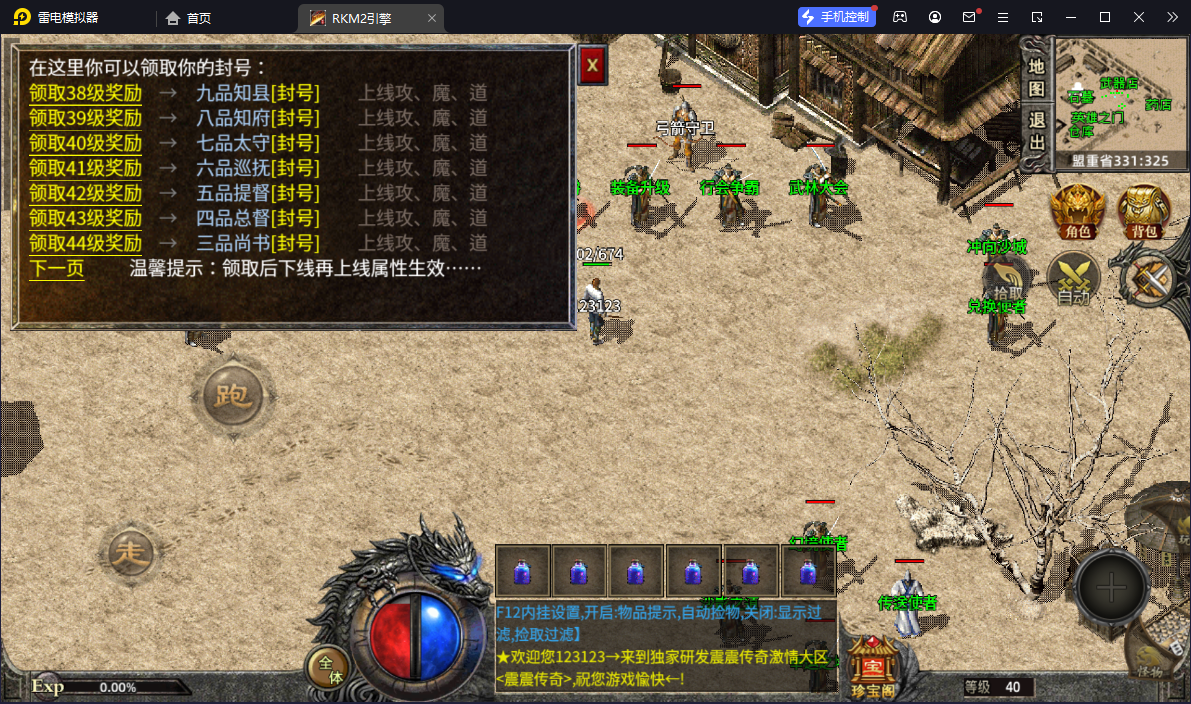The image size is (1191, 704).
Task: Close the title dialog with red X
Action: pos(592,66)
